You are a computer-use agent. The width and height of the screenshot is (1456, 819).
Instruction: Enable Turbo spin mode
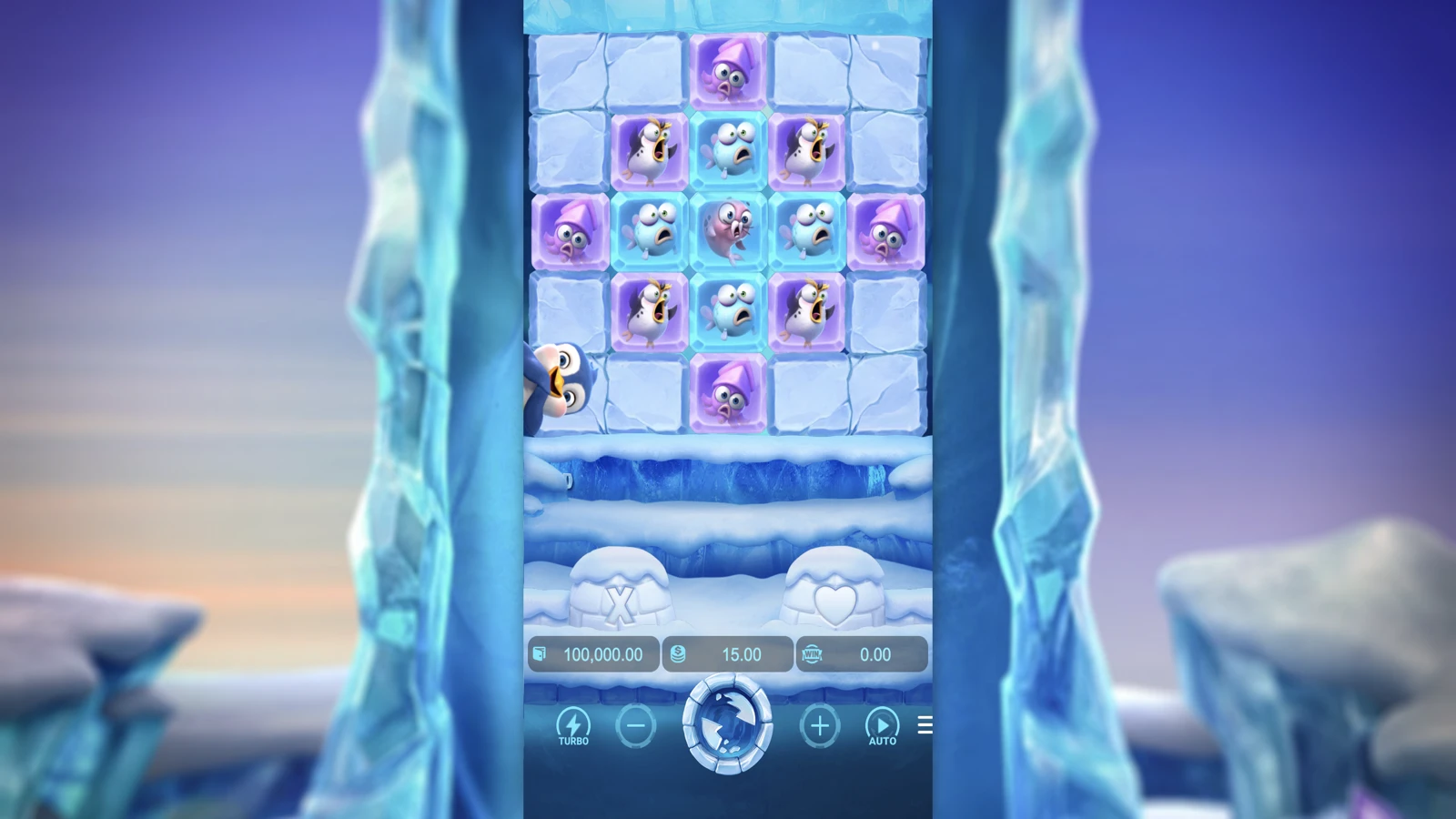(574, 723)
